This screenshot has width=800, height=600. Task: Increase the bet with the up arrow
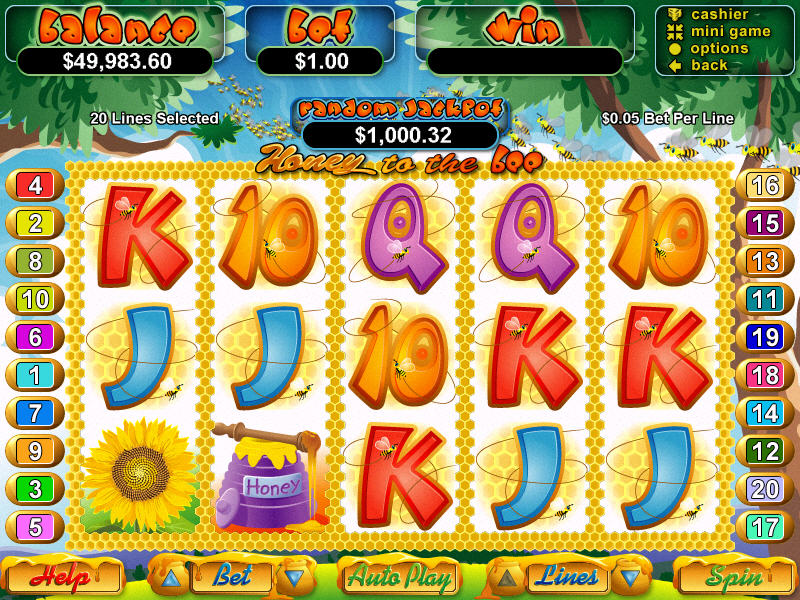[x=171, y=577]
